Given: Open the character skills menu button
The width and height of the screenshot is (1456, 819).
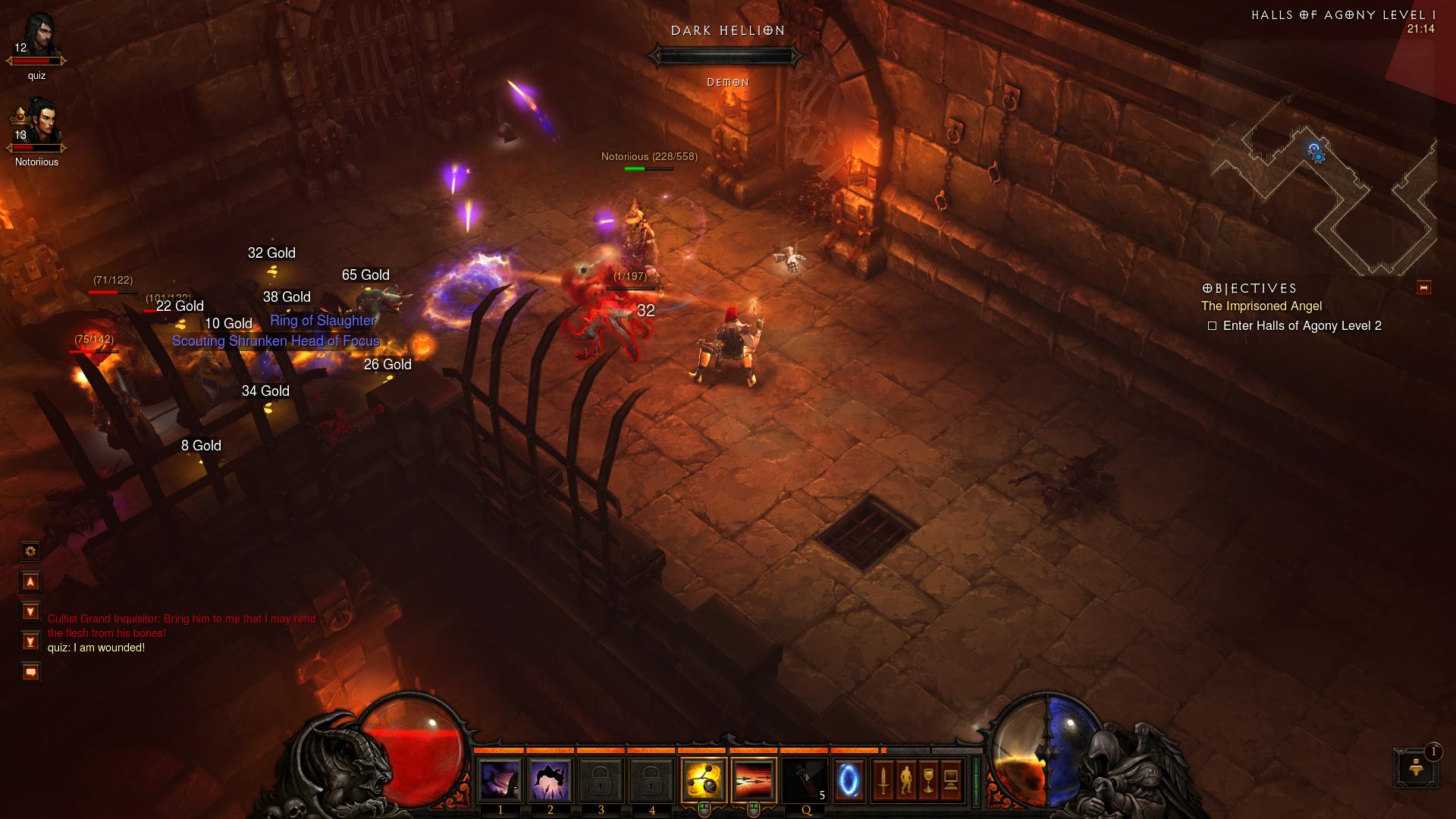Looking at the screenshot, I should coord(905,780).
